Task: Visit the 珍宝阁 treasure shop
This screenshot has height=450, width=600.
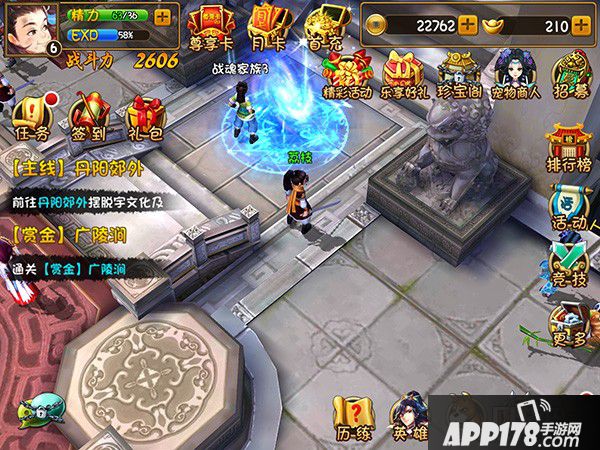Action: pyautogui.click(x=459, y=74)
